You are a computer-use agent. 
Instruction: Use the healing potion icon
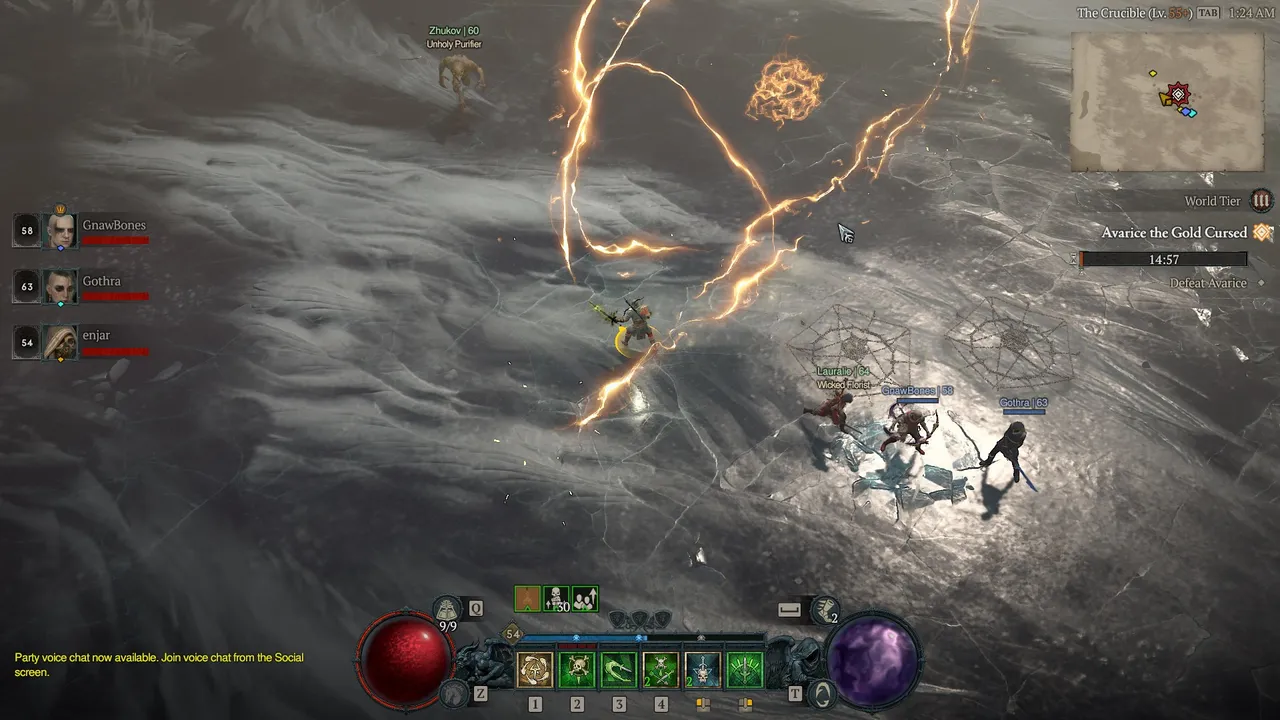click(447, 609)
